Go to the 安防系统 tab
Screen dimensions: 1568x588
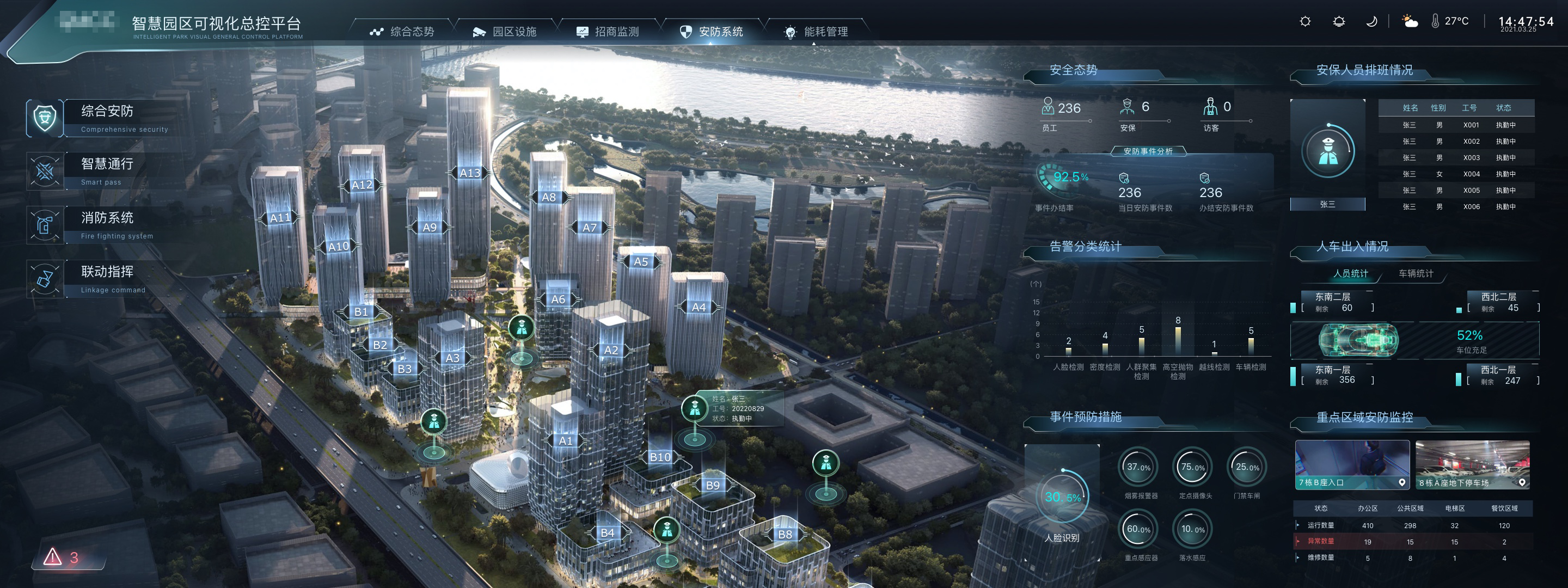(x=712, y=32)
